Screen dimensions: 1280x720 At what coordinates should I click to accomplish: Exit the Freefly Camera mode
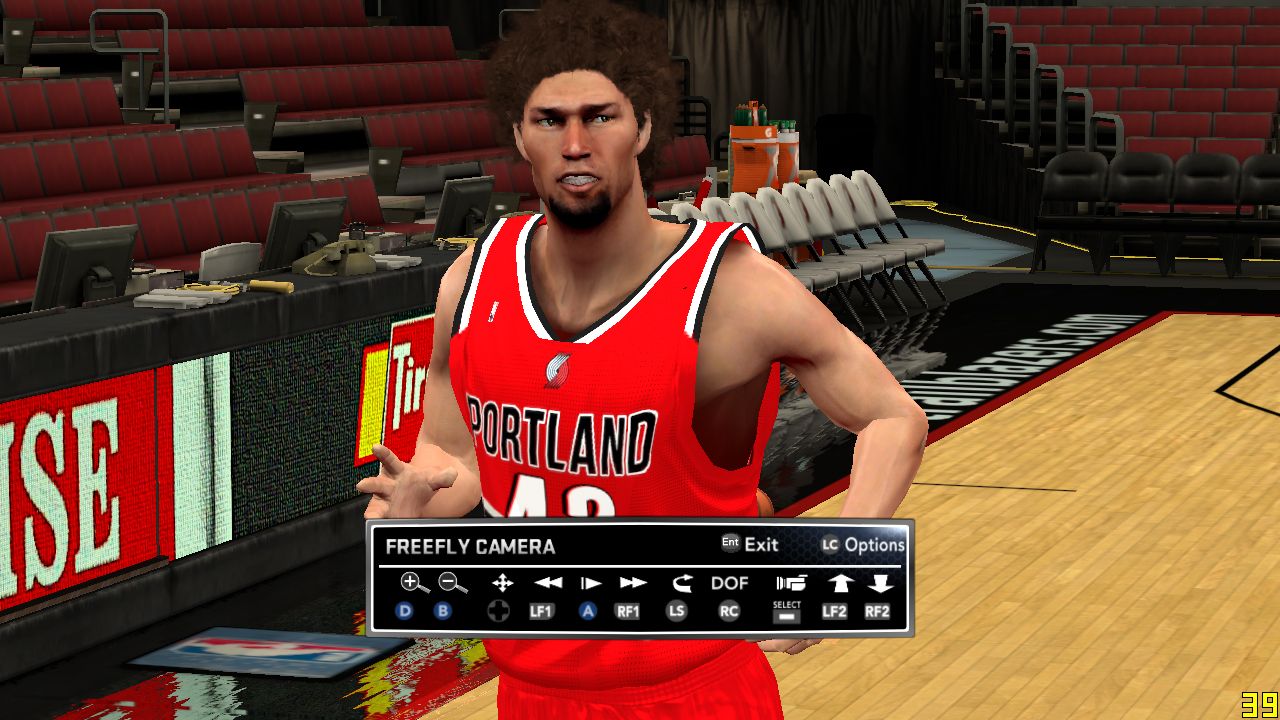[750, 545]
